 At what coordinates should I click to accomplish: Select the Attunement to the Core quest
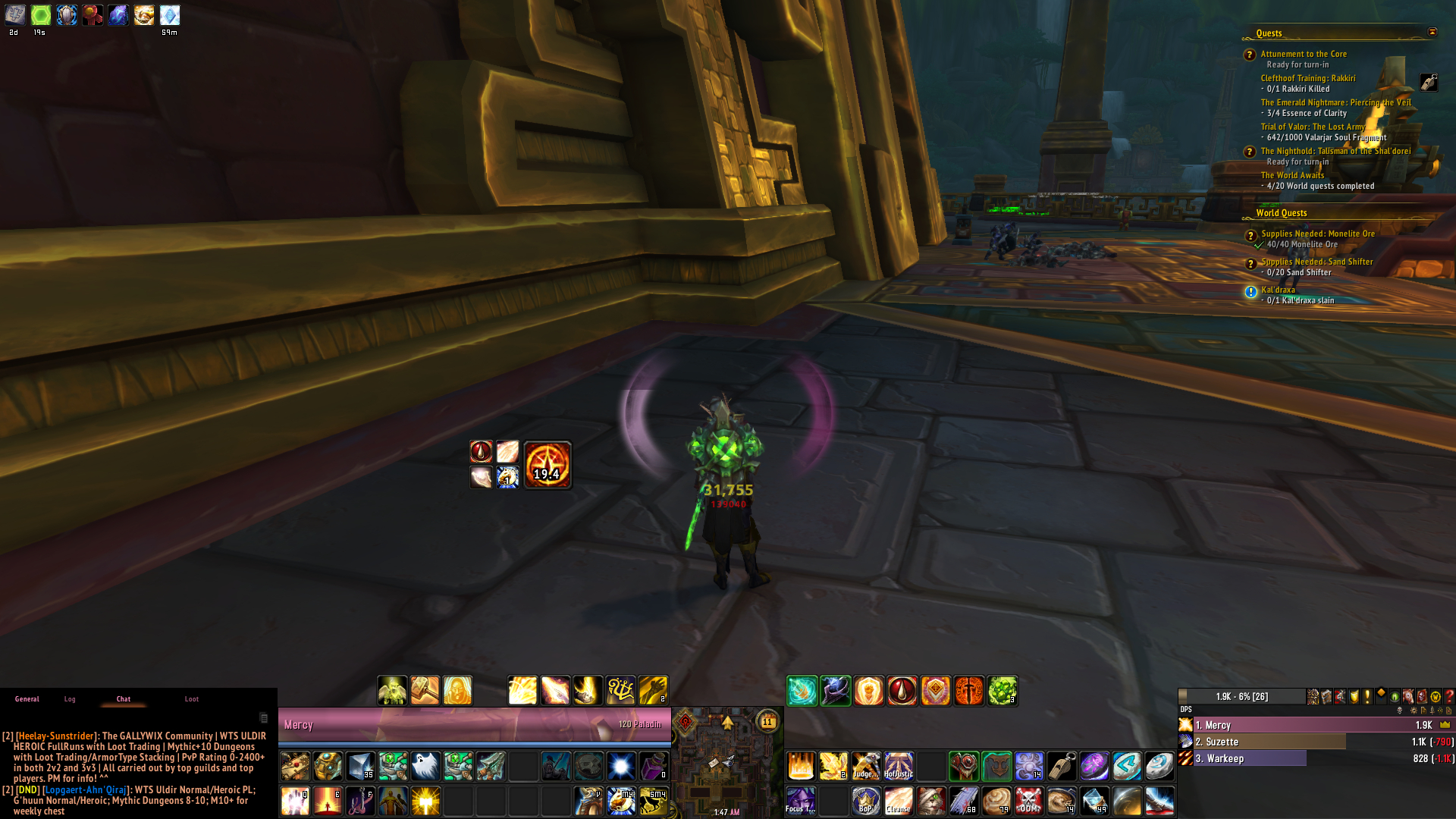[1304, 54]
